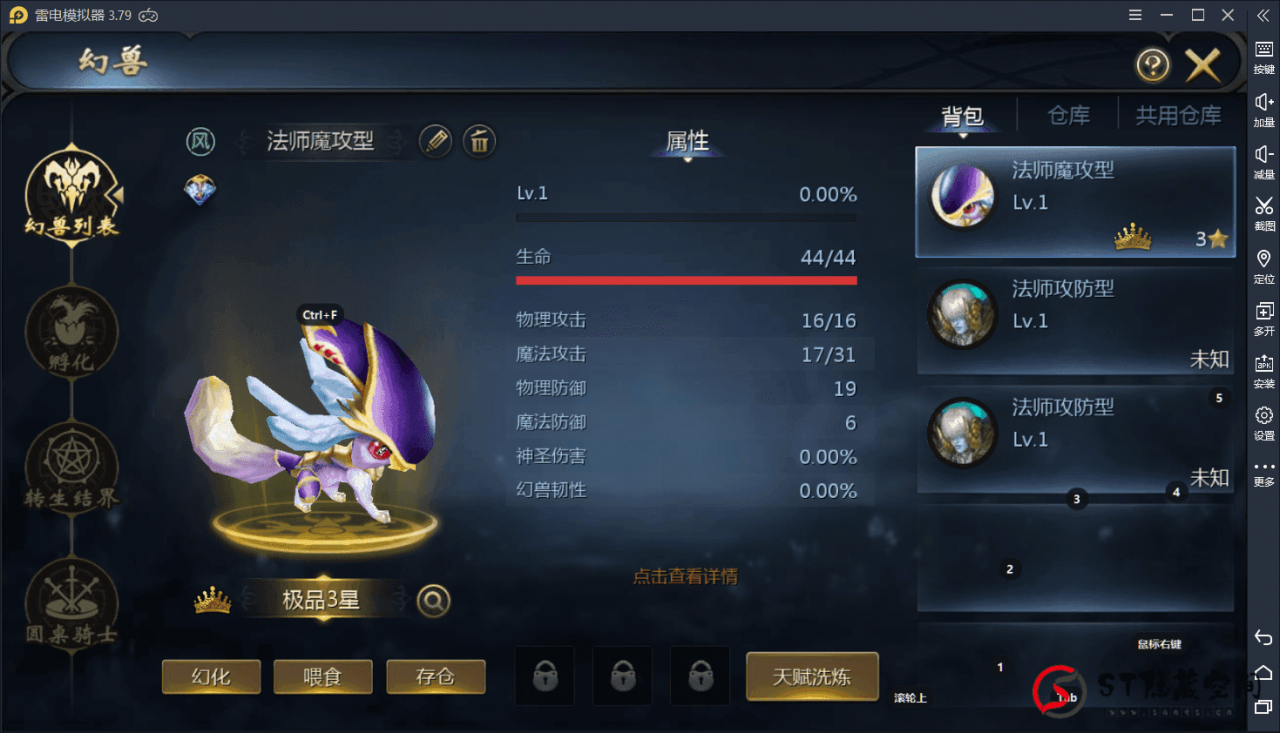
Task: Click the trash icon beside the pet name
Action: coord(479,141)
